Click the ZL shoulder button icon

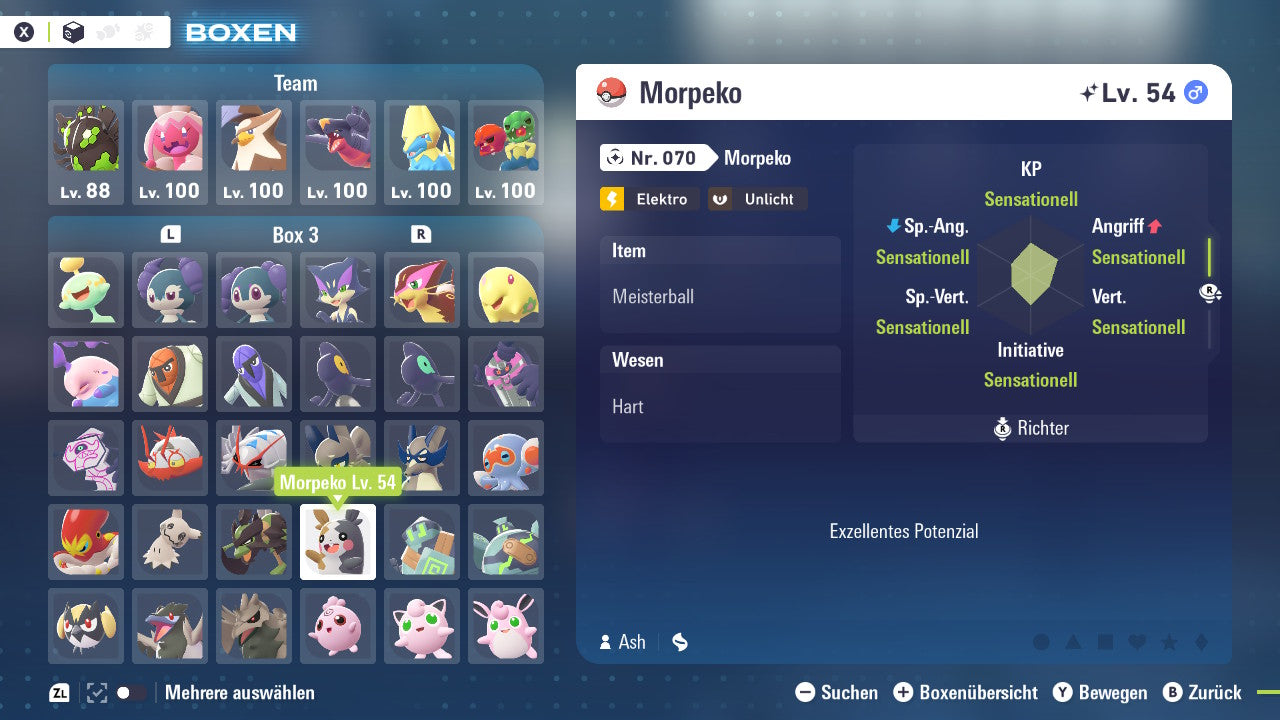[58, 692]
